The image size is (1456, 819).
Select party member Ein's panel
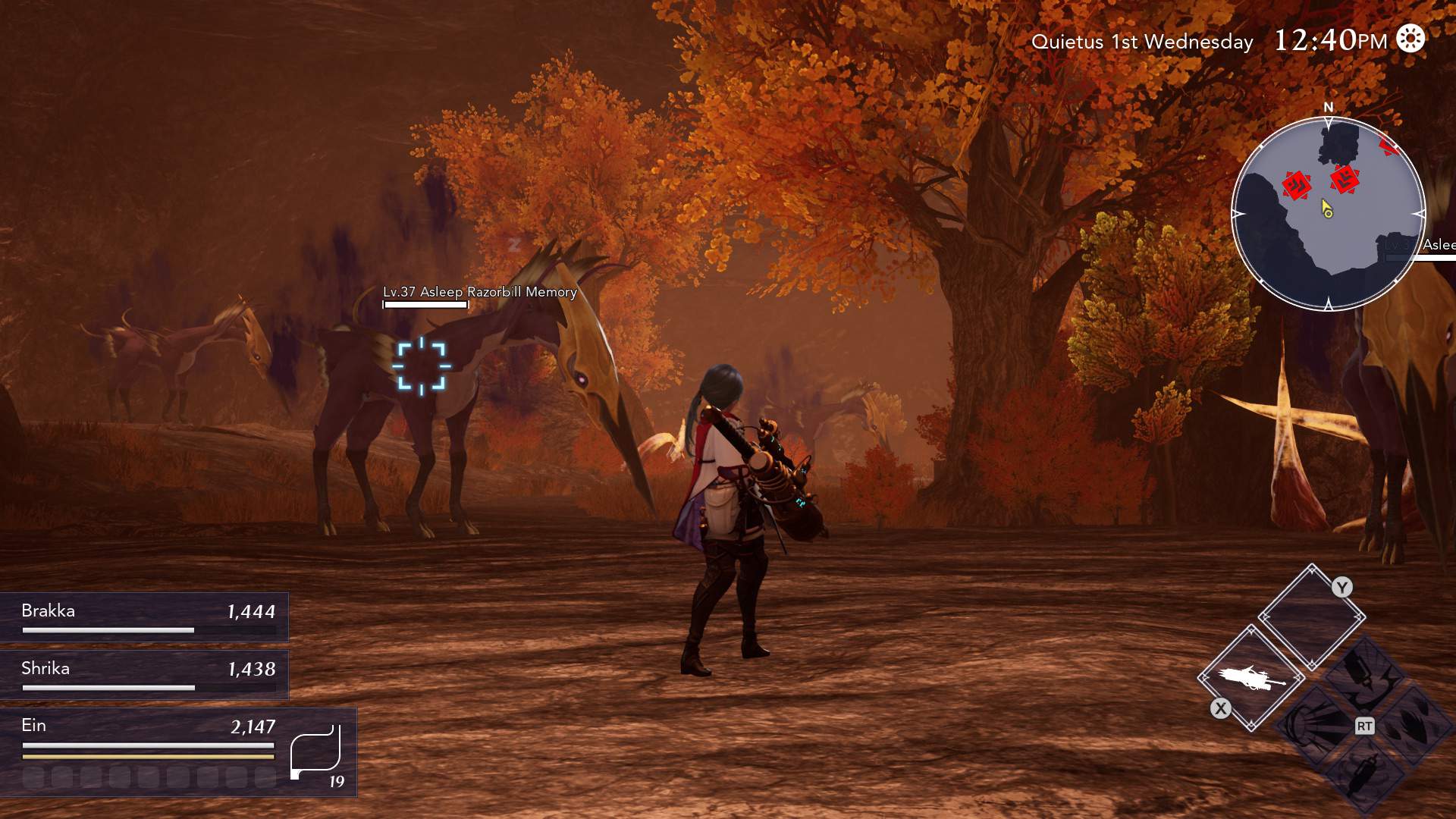coord(152,751)
